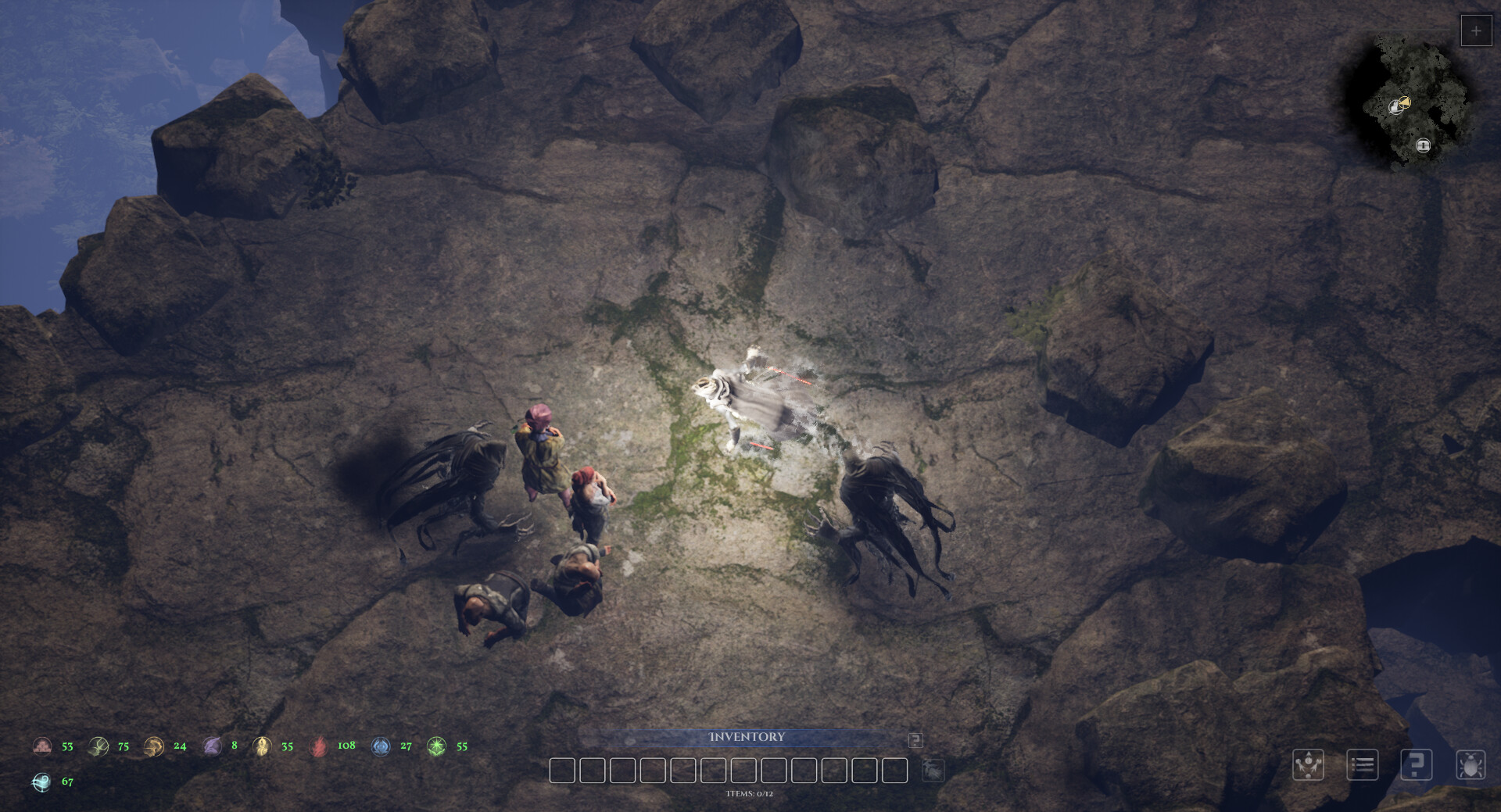Click the INVENTORY header bar
Image resolution: width=1501 pixels, height=812 pixels.
point(747,736)
